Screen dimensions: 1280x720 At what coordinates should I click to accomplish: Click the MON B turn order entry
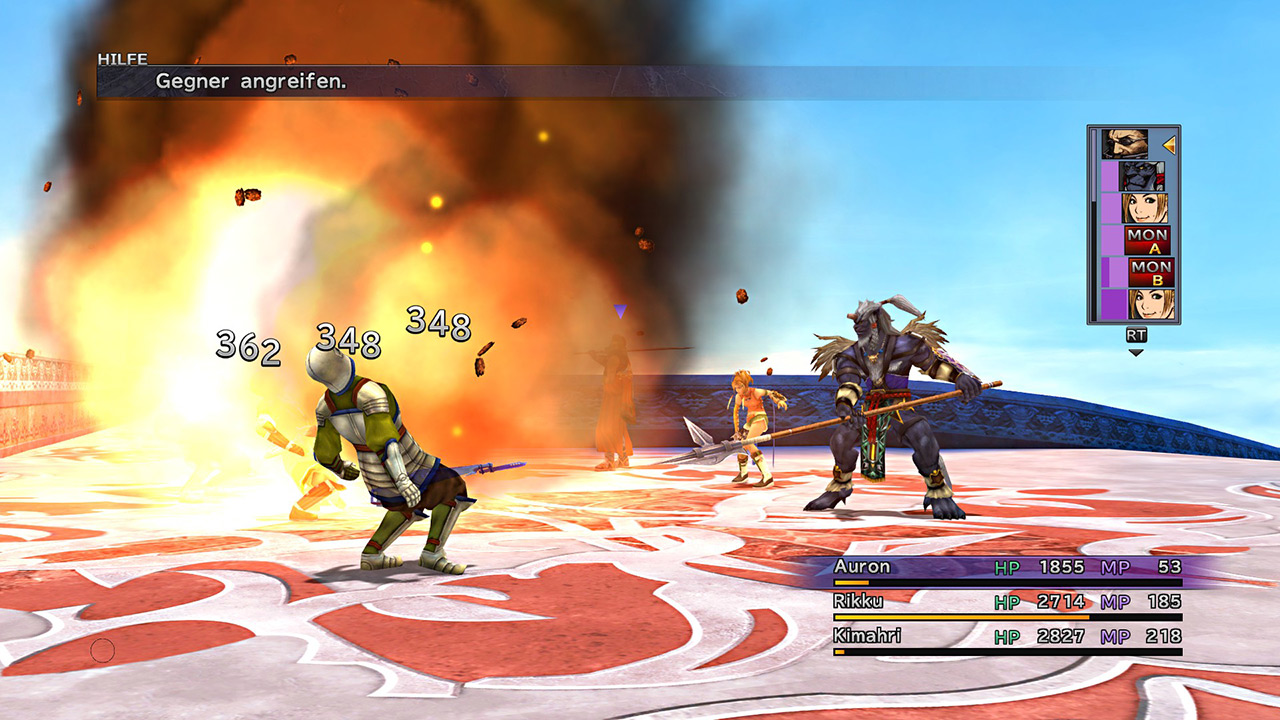click(1150, 272)
